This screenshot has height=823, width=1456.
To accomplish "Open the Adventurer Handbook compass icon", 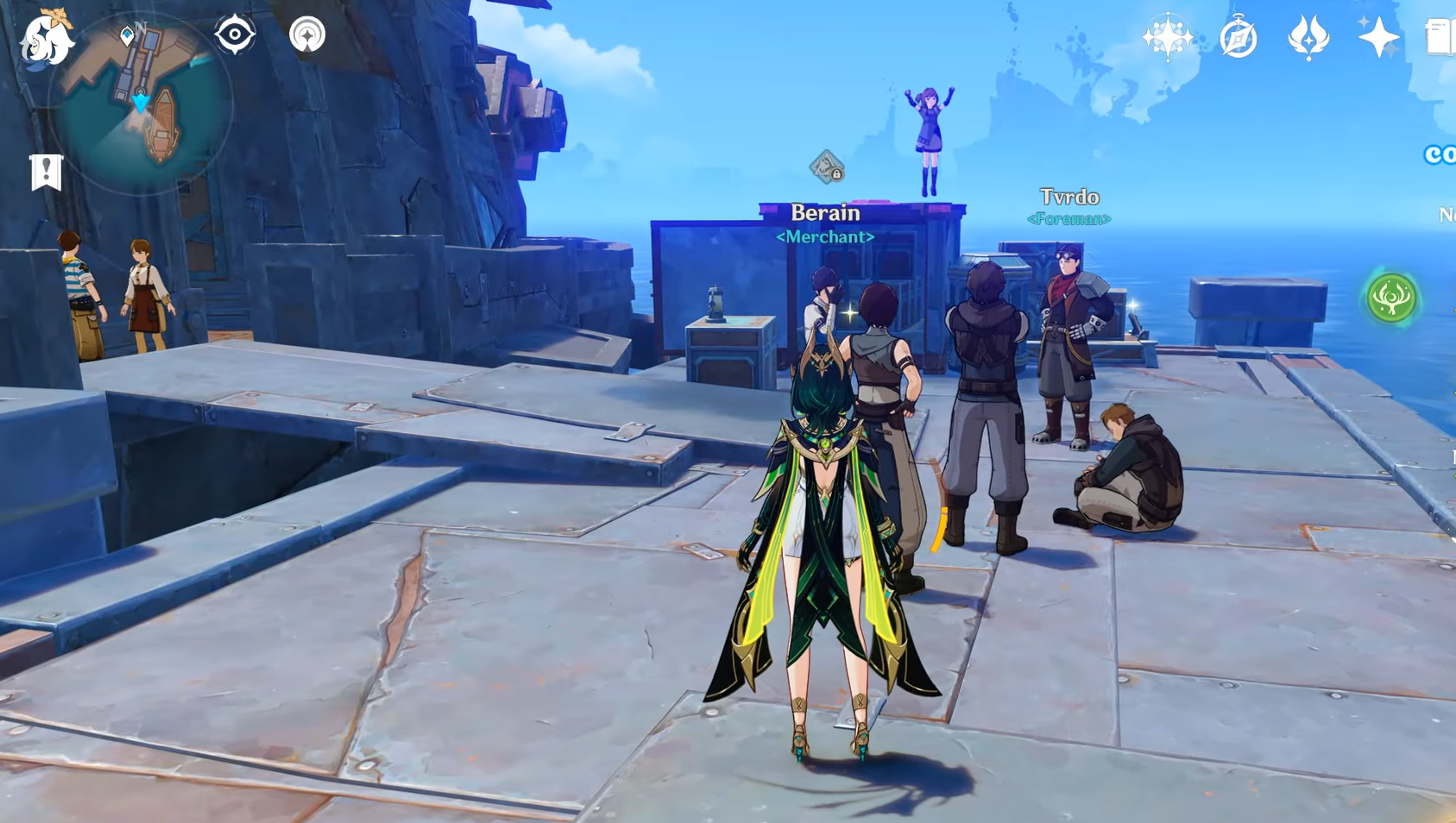I will (1239, 39).
